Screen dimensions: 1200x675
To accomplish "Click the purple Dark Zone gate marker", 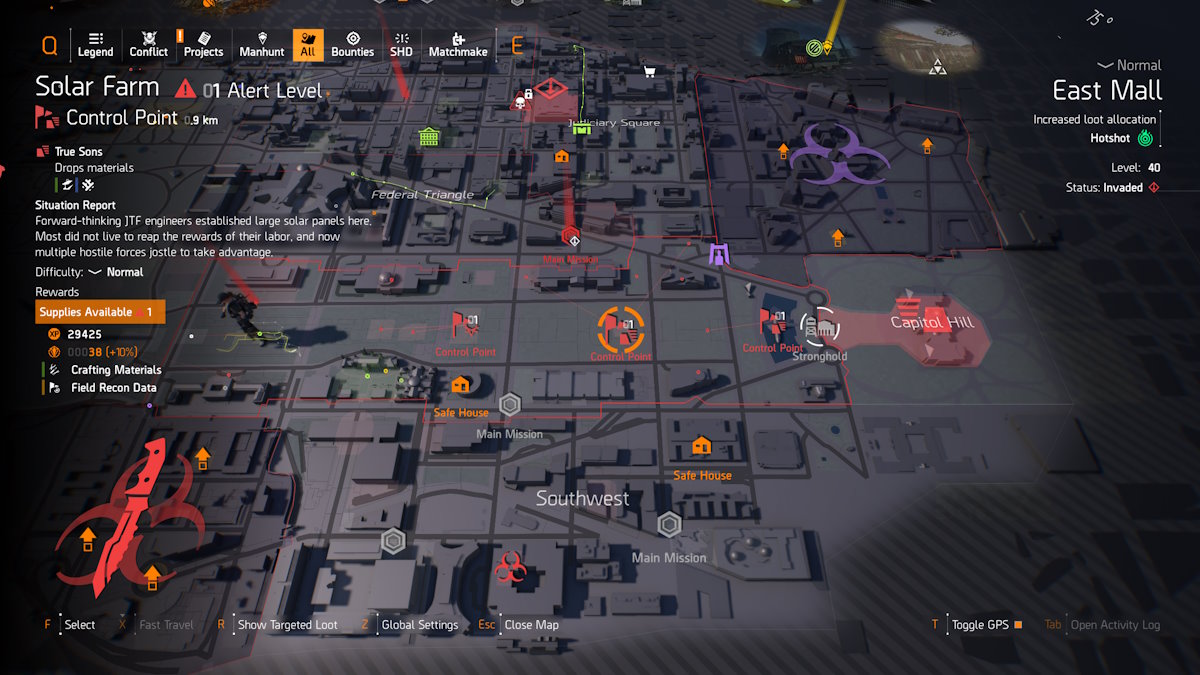I will [x=719, y=255].
